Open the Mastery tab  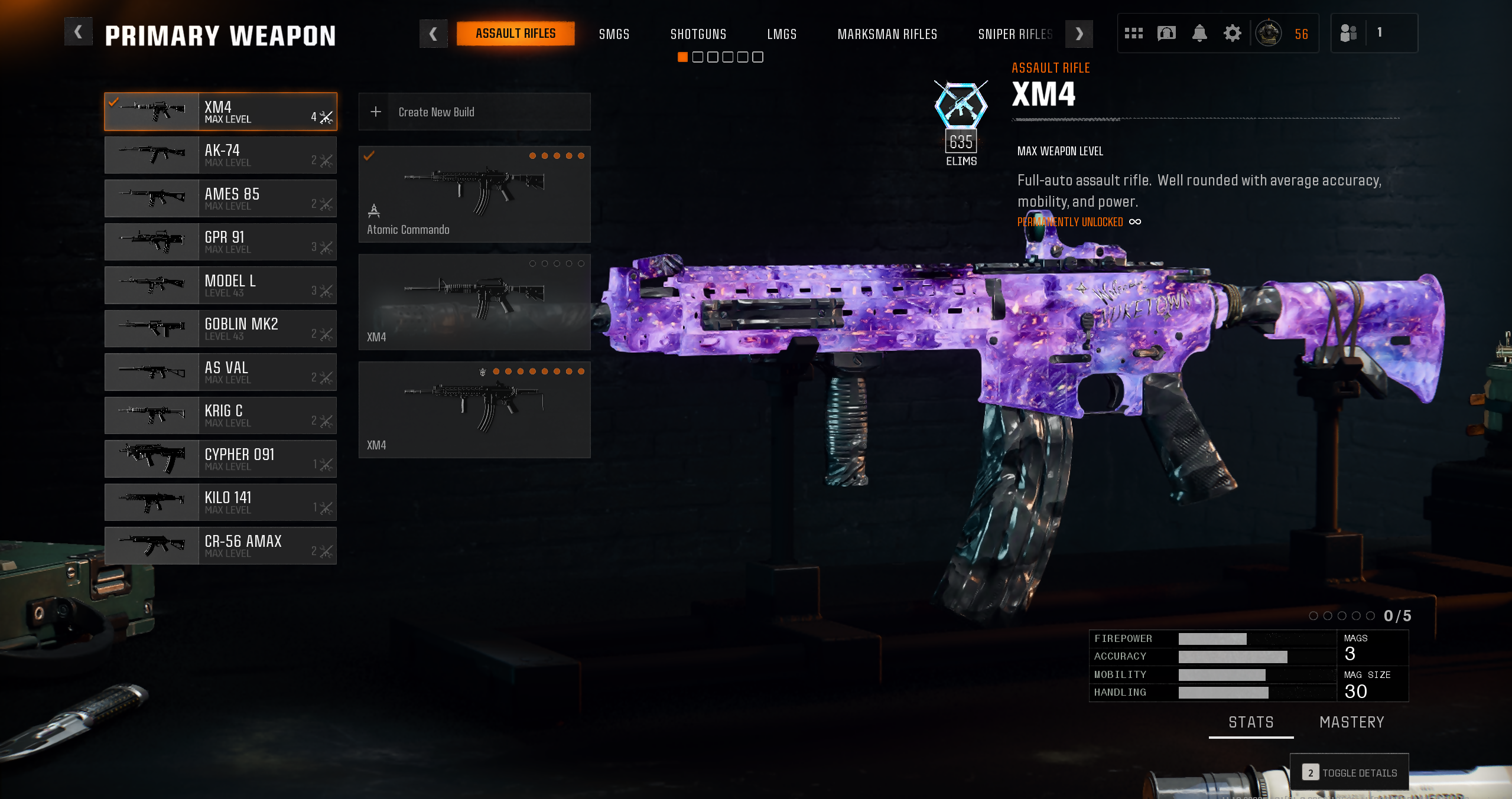coord(1351,722)
